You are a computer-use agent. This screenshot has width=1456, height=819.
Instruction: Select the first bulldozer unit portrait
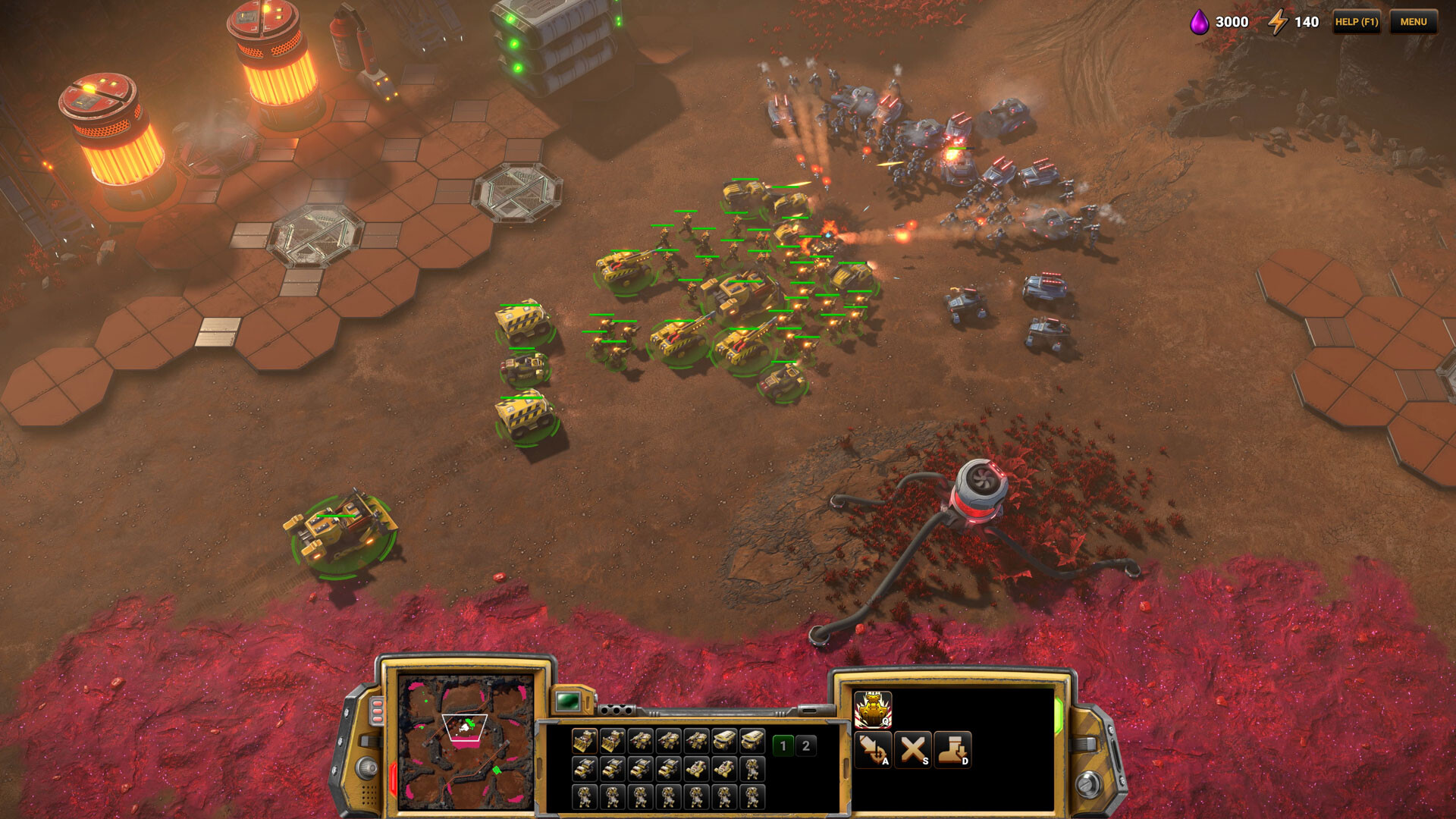tap(584, 741)
